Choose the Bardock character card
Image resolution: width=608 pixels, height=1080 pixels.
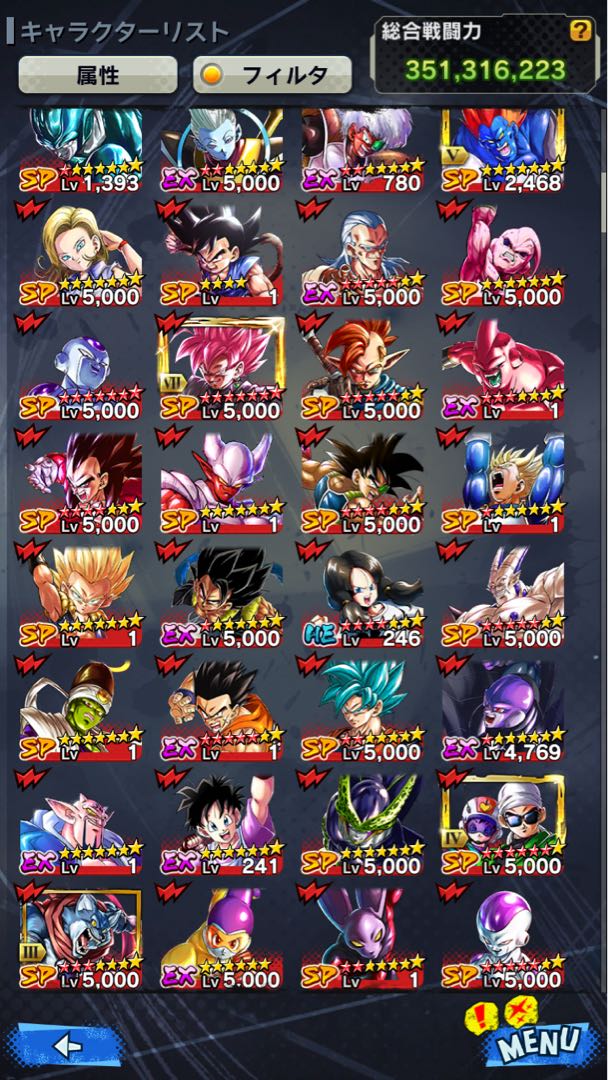click(362, 482)
